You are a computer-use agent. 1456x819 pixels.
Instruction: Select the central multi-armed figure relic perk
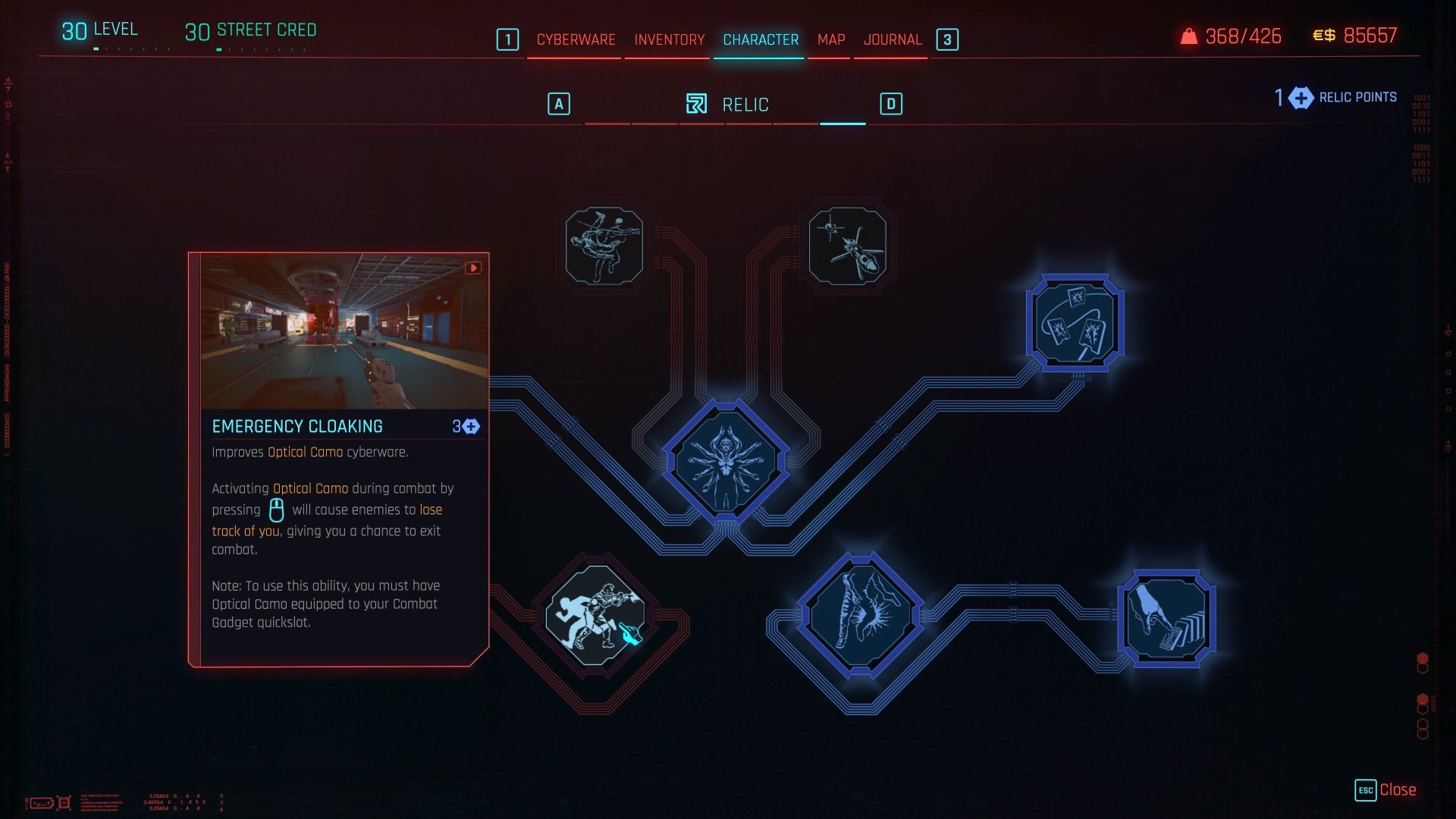click(x=726, y=463)
